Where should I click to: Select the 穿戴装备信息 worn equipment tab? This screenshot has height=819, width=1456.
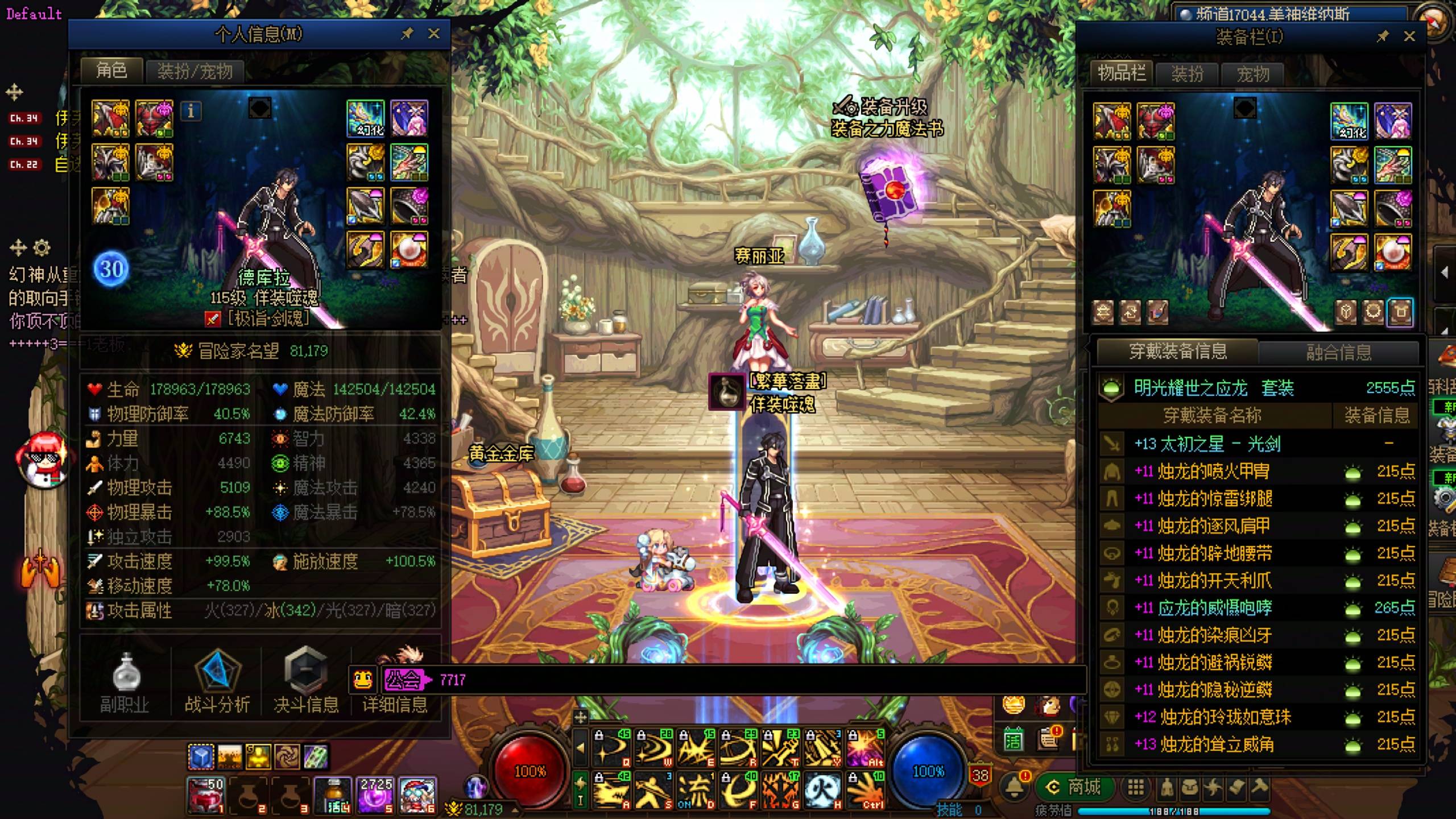point(1177,351)
